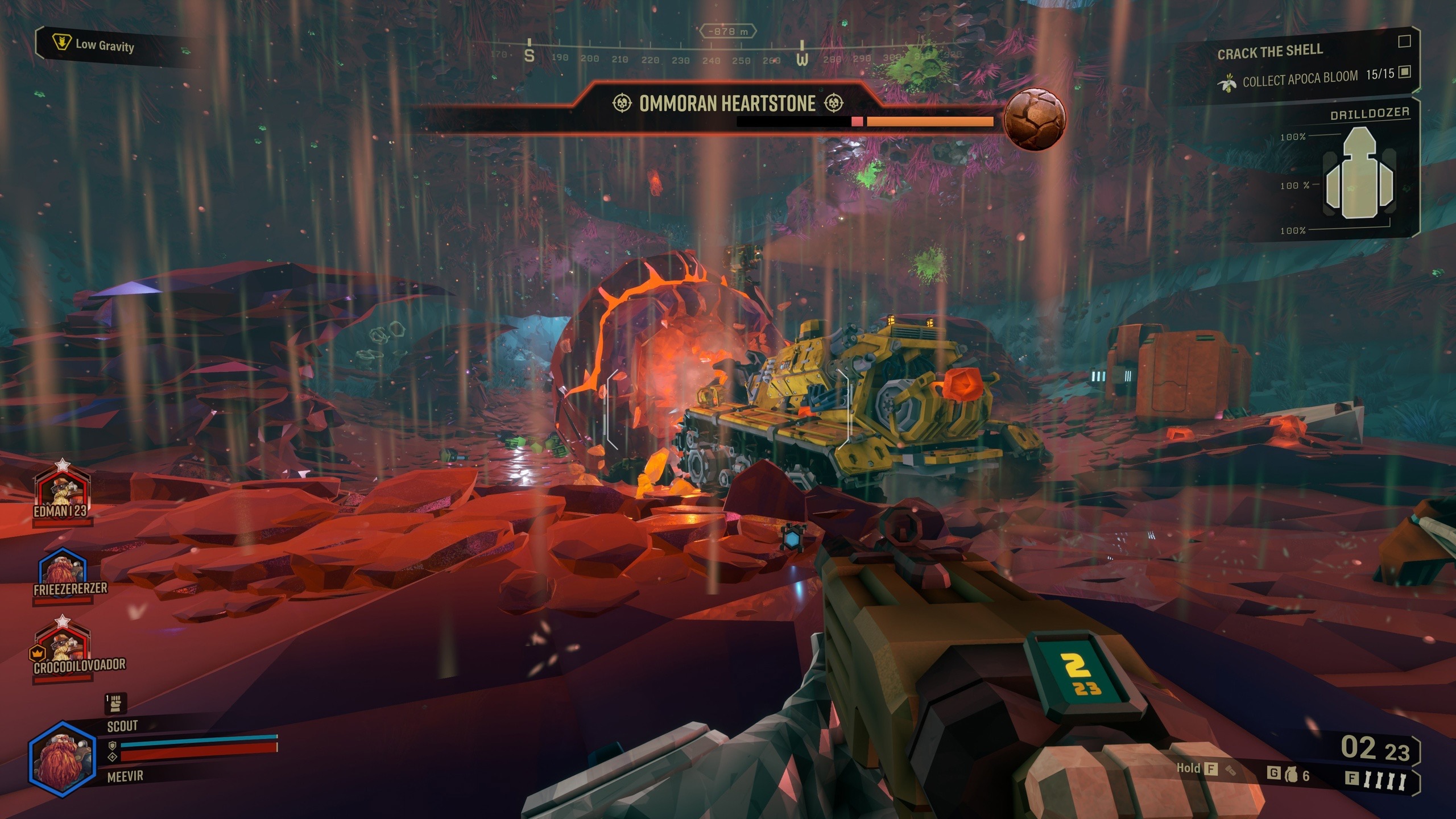
Task: Select teammate EDMAN123's portrait
Action: [x=63, y=489]
